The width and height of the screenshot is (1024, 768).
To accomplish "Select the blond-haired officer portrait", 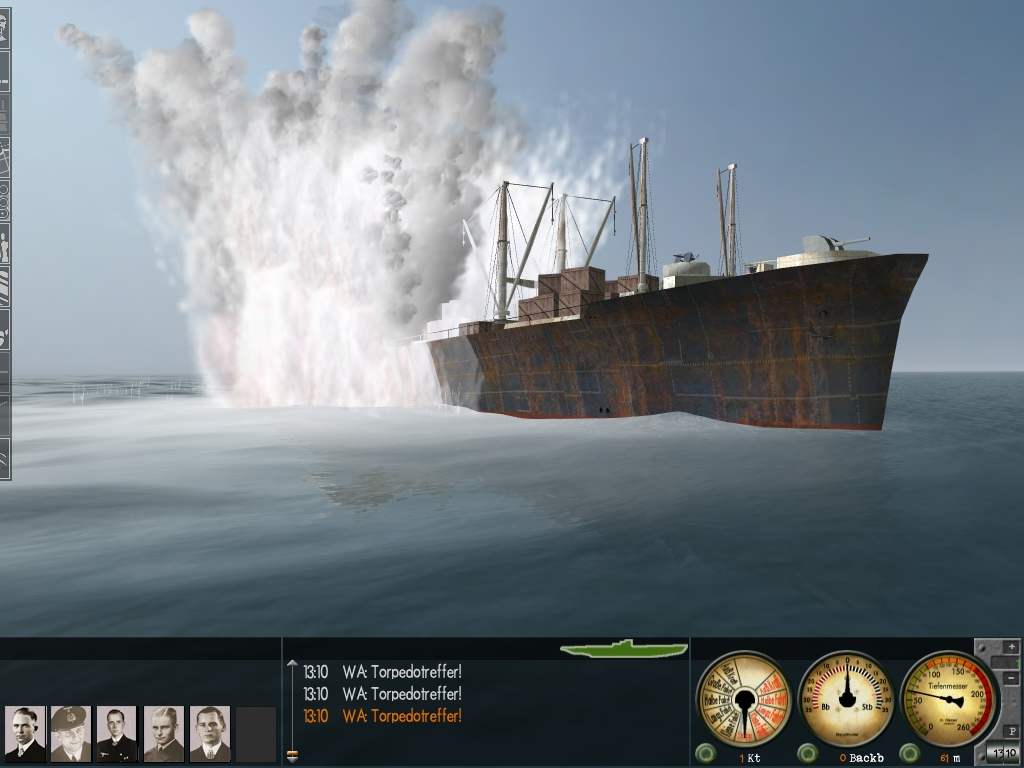I will pos(163,734).
